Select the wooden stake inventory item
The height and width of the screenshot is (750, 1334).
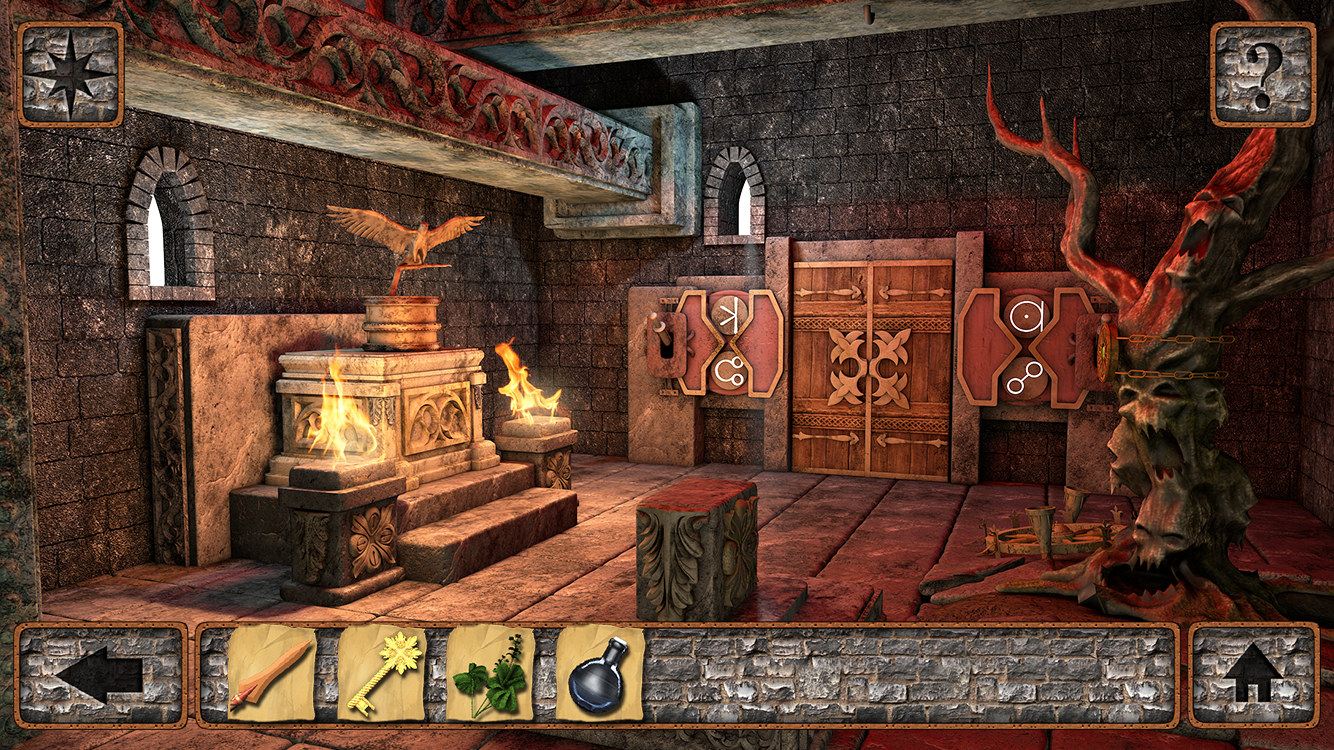(x=272, y=673)
